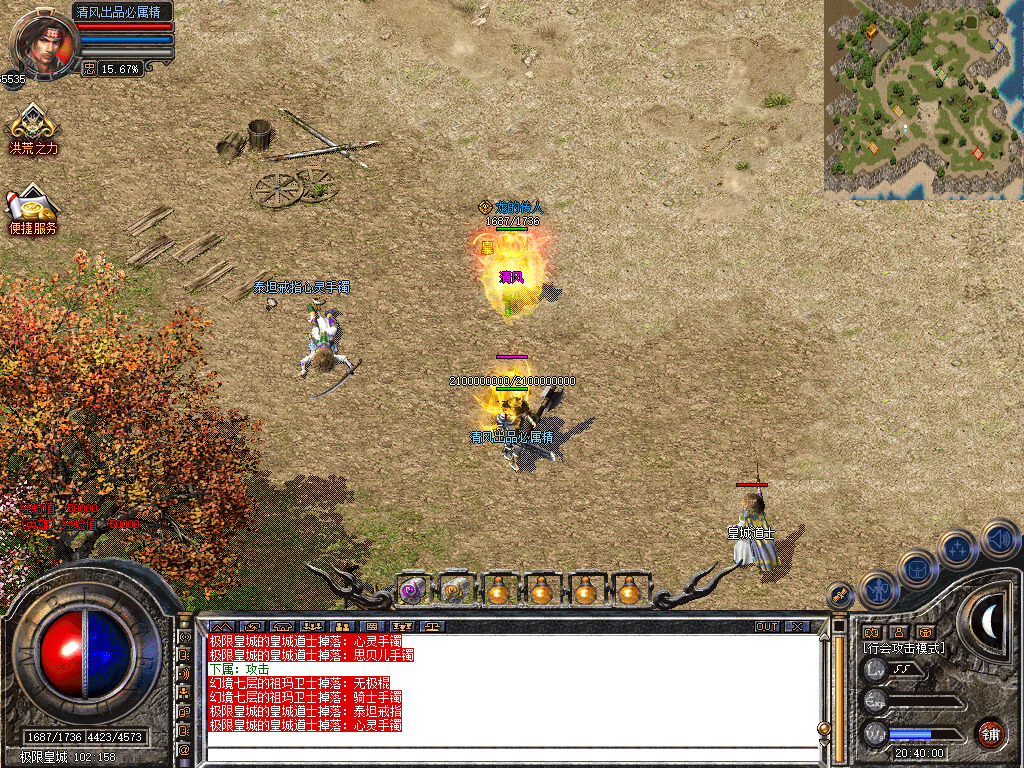Click the 忠 loyalty badge under the name

(89, 69)
